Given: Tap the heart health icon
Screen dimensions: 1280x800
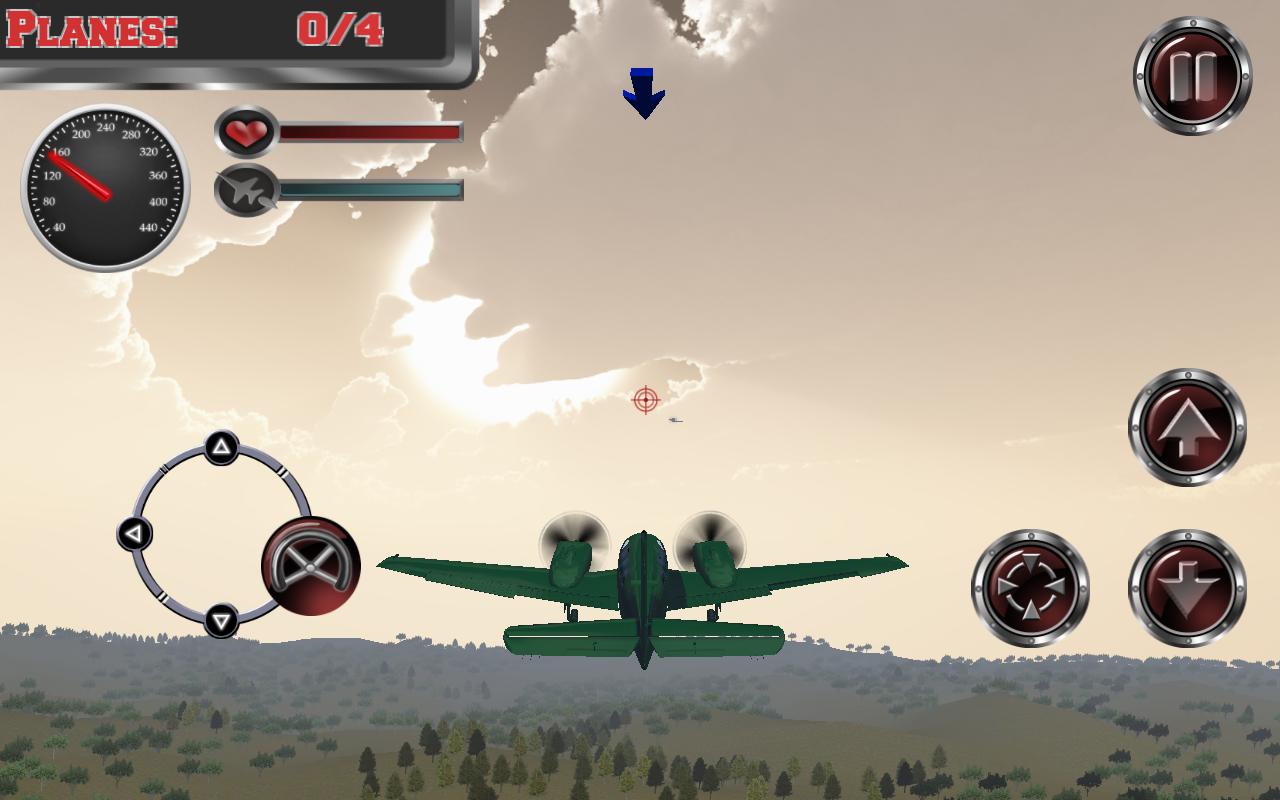Looking at the screenshot, I should 246,131.
